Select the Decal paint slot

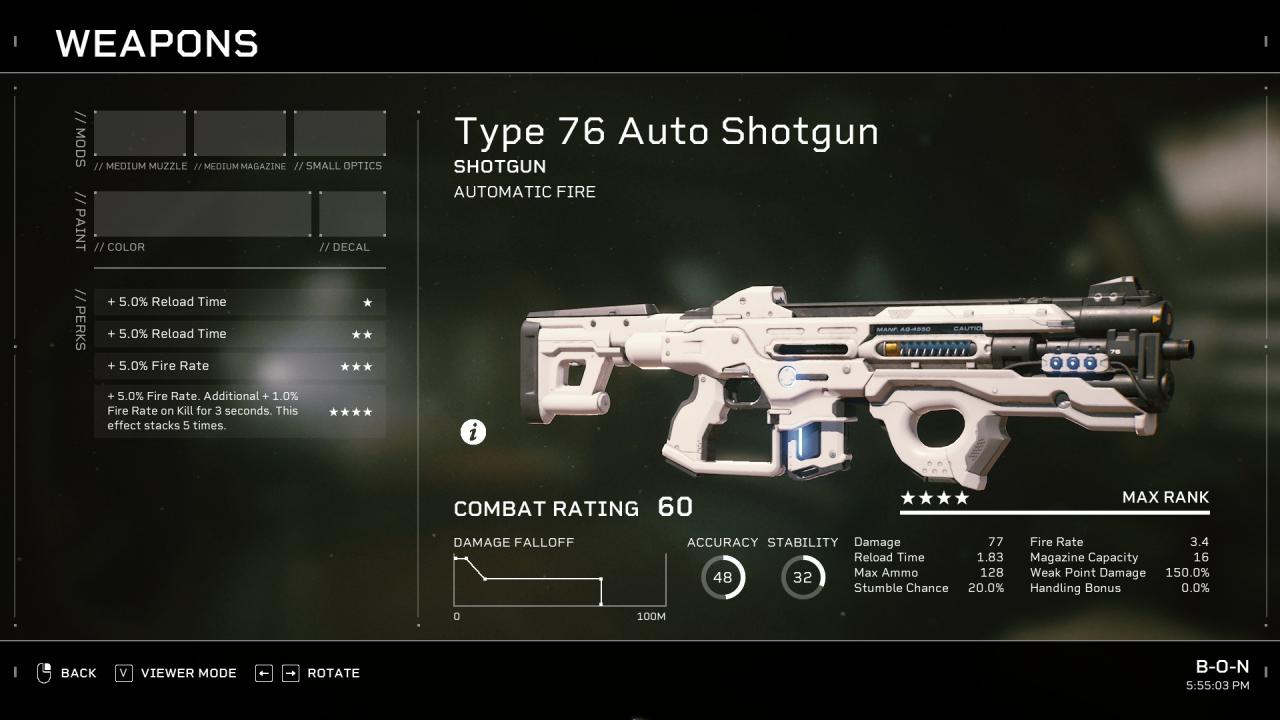[x=352, y=214]
